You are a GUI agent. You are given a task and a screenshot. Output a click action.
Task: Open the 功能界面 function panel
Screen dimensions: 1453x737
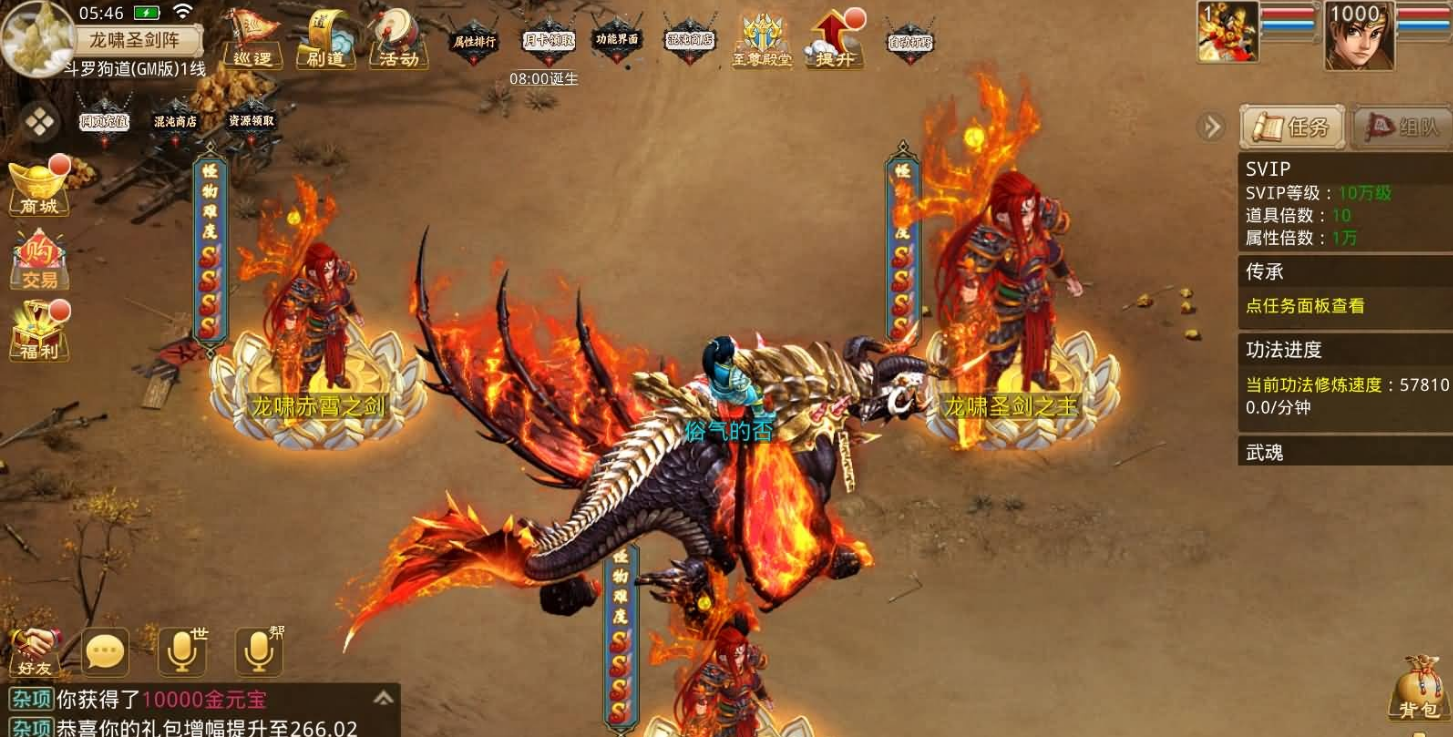click(617, 40)
